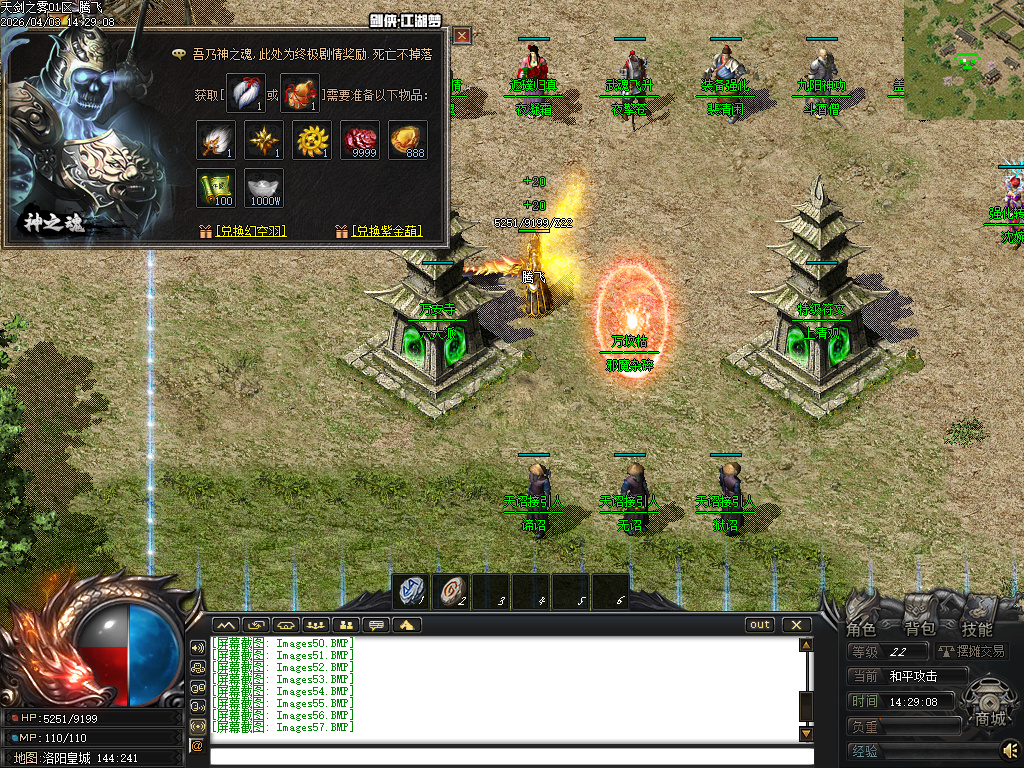
Task: Select the red gourd reward icon
Action: pyautogui.click(x=299, y=93)
